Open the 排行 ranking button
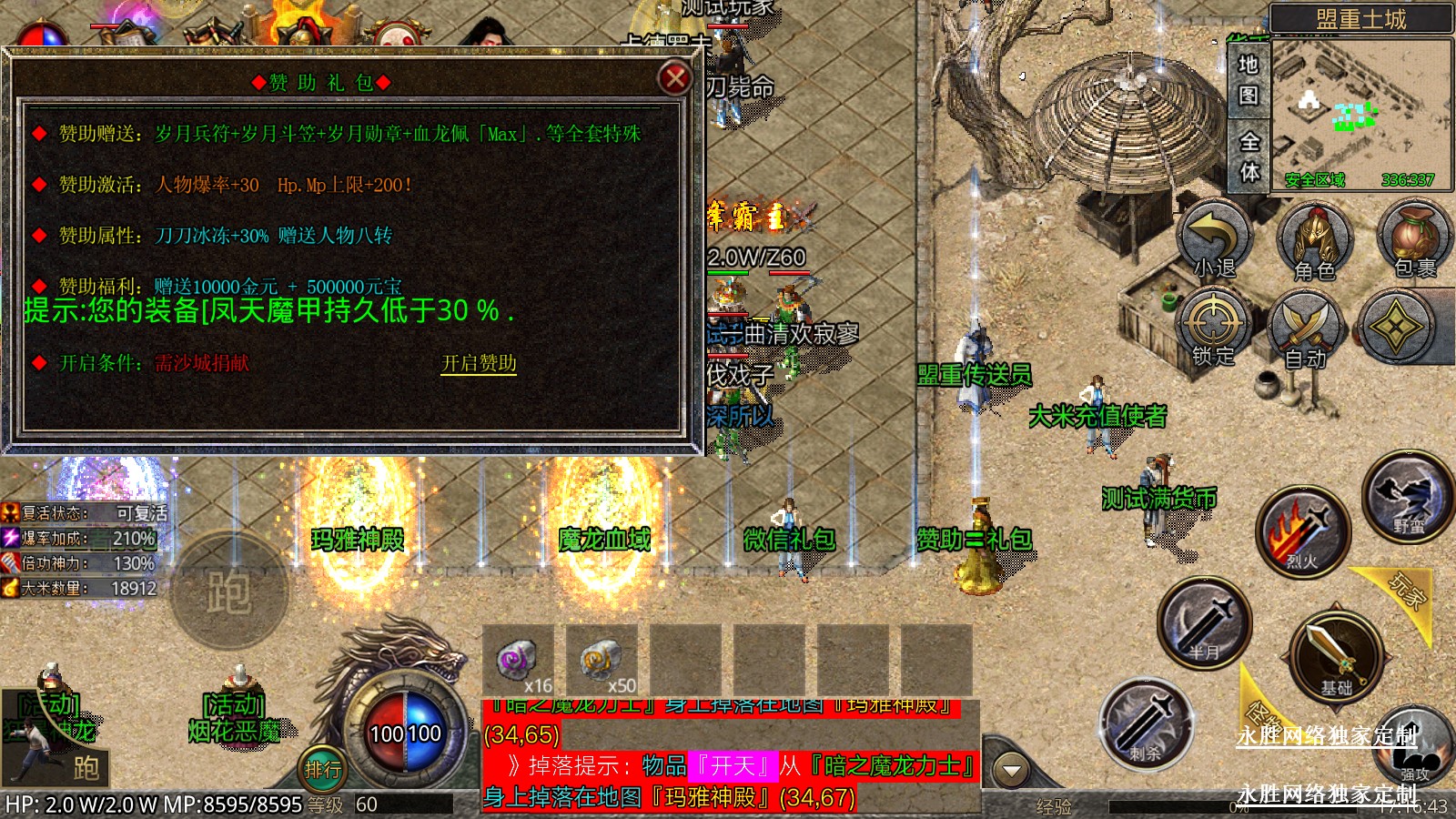 [x=323, y=769]
